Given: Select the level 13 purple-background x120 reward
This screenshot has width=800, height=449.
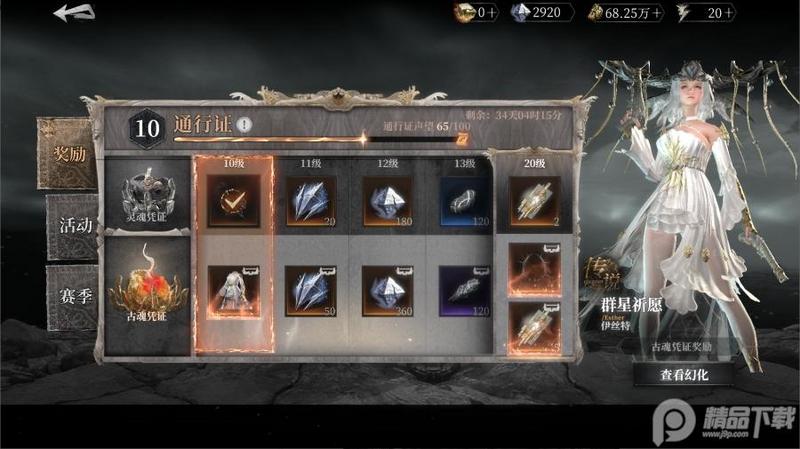Looking at the screenshot, I should (464, 291).
